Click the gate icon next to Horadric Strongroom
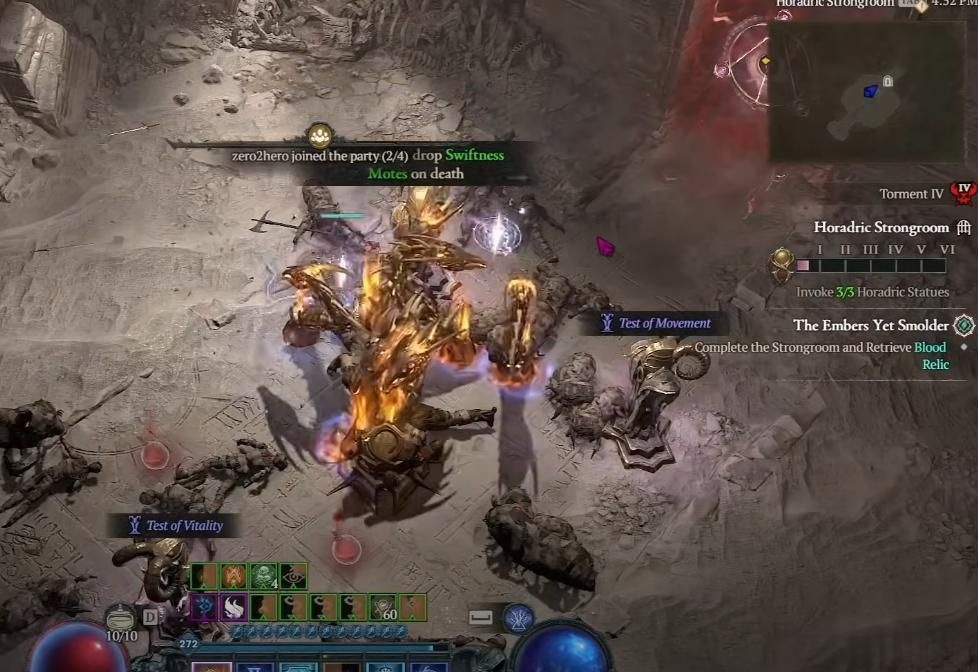 (964, 228)
